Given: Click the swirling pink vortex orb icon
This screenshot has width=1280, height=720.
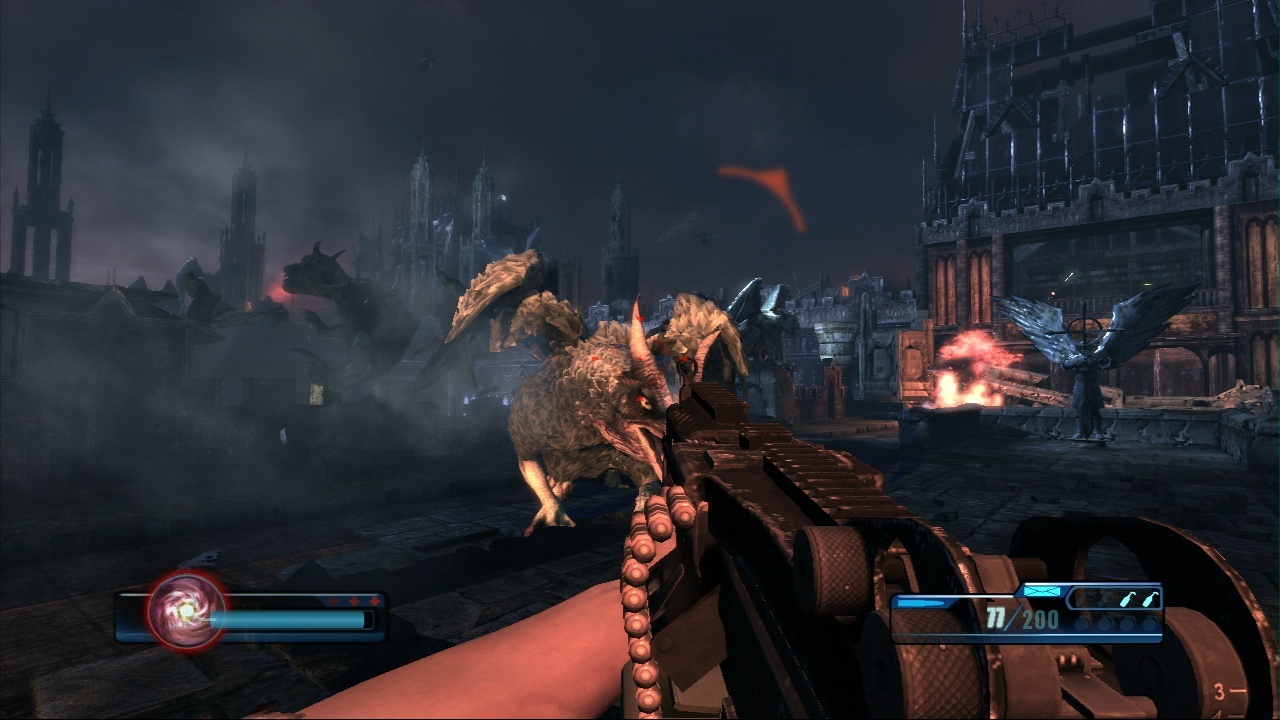Looking at the screenshot, I should (x=187, y=609).
